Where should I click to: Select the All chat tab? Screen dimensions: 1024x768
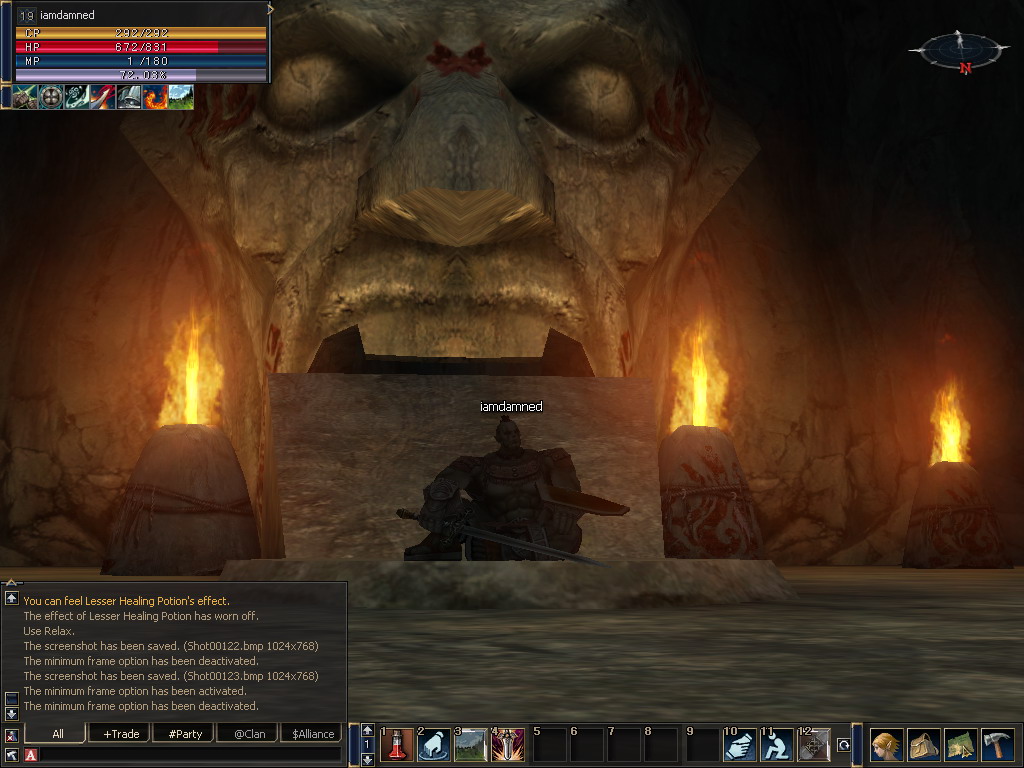pyautogui.click(x=58, y=734)
